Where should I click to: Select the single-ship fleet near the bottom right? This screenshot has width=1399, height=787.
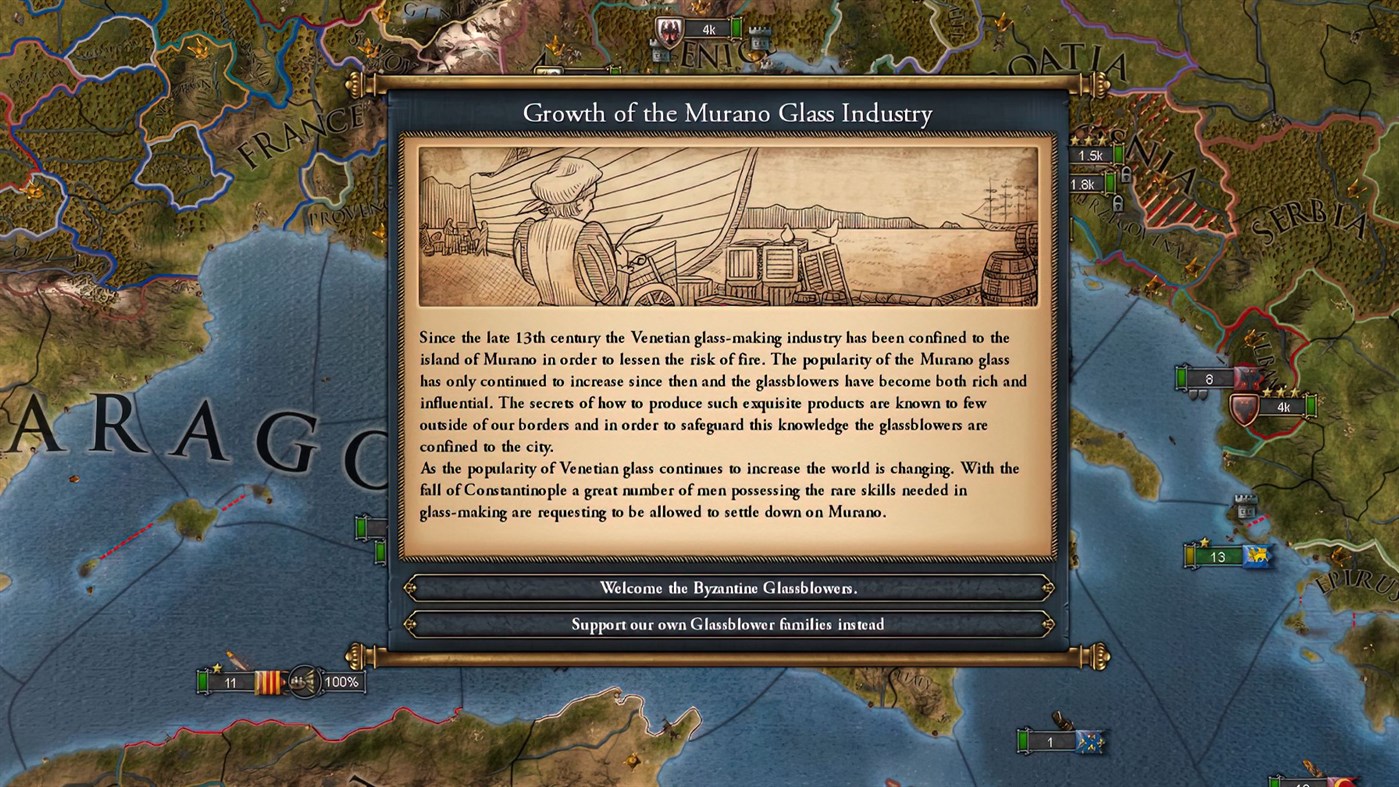(1049, 740)
